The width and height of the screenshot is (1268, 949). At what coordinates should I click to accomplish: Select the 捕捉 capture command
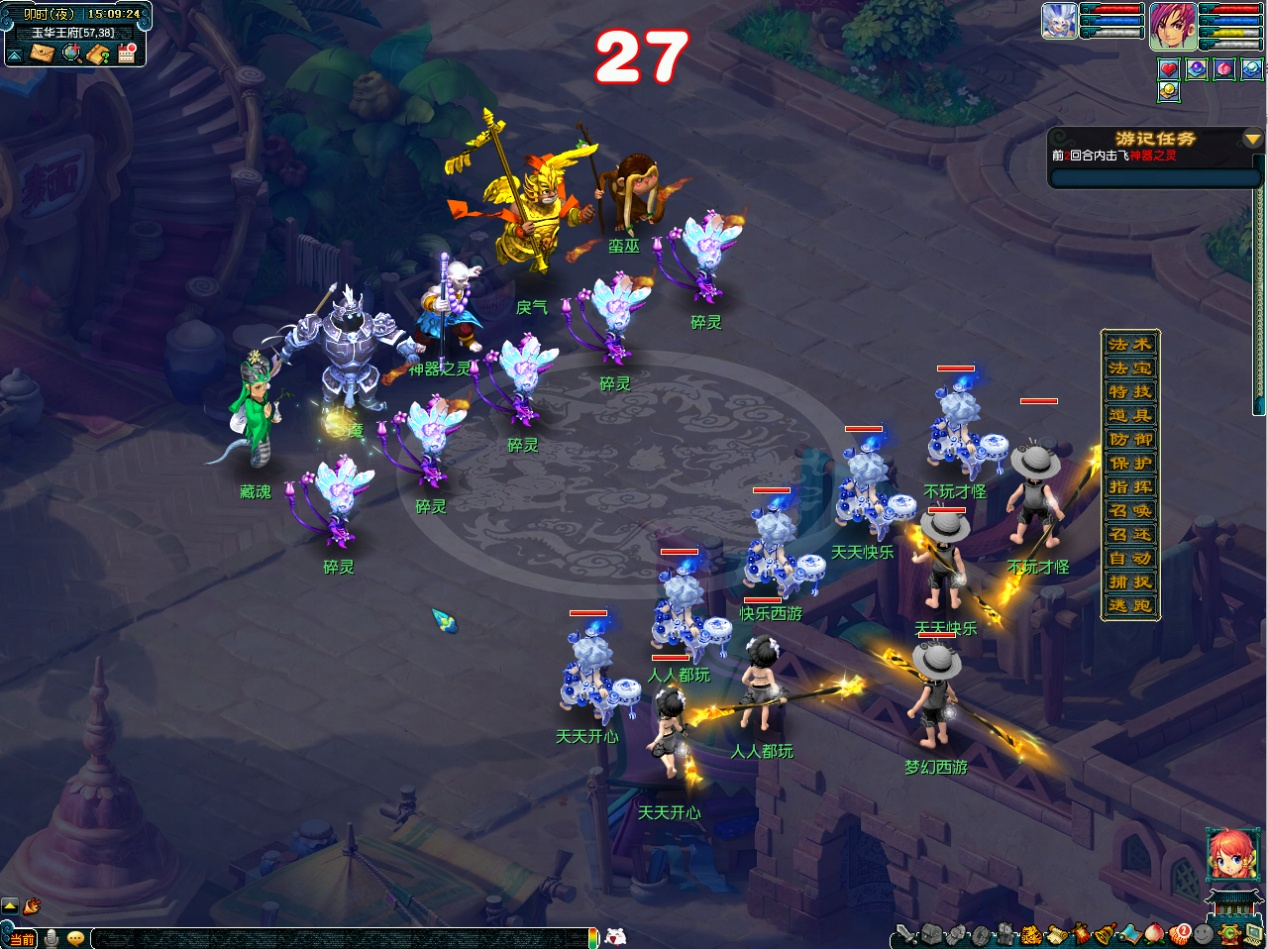1130,581
